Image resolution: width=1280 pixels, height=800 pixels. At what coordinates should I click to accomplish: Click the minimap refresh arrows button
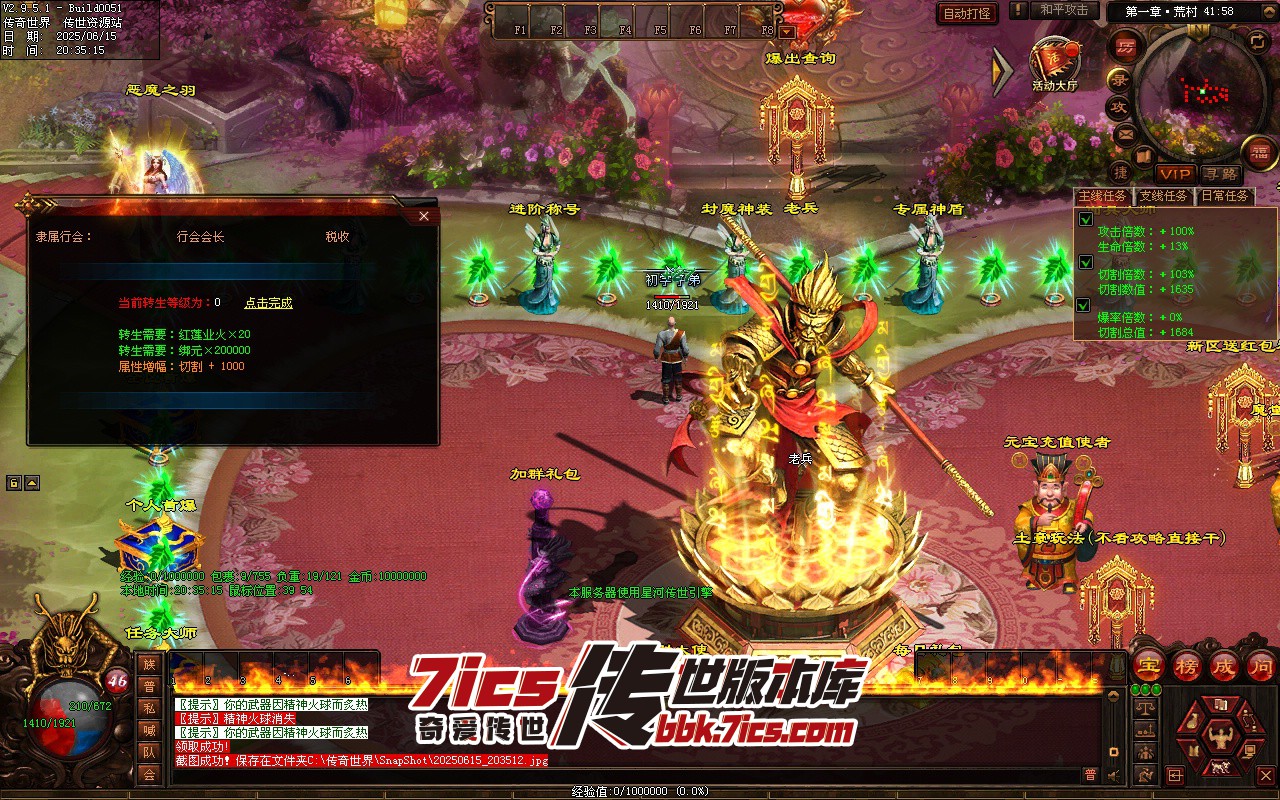[x=1257, y=40]
